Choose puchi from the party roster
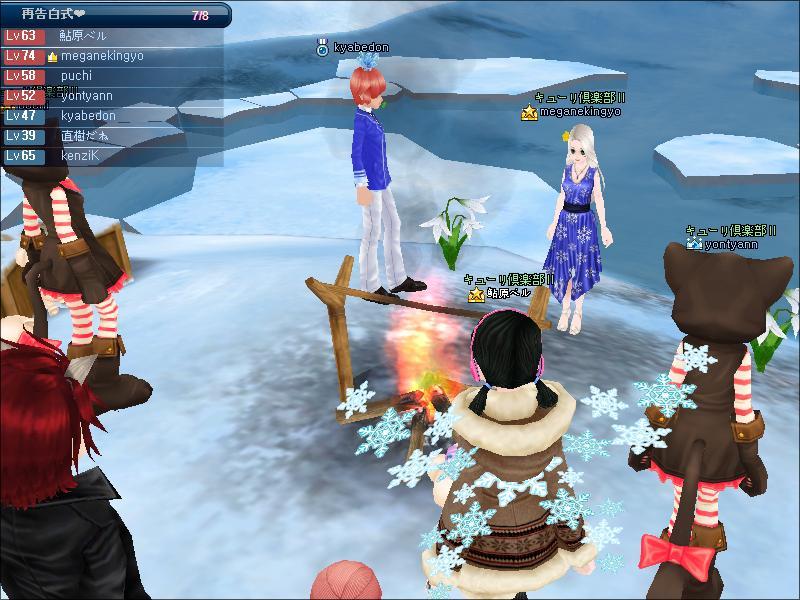This screenshot has height=600, width=800. pos(76,75)
